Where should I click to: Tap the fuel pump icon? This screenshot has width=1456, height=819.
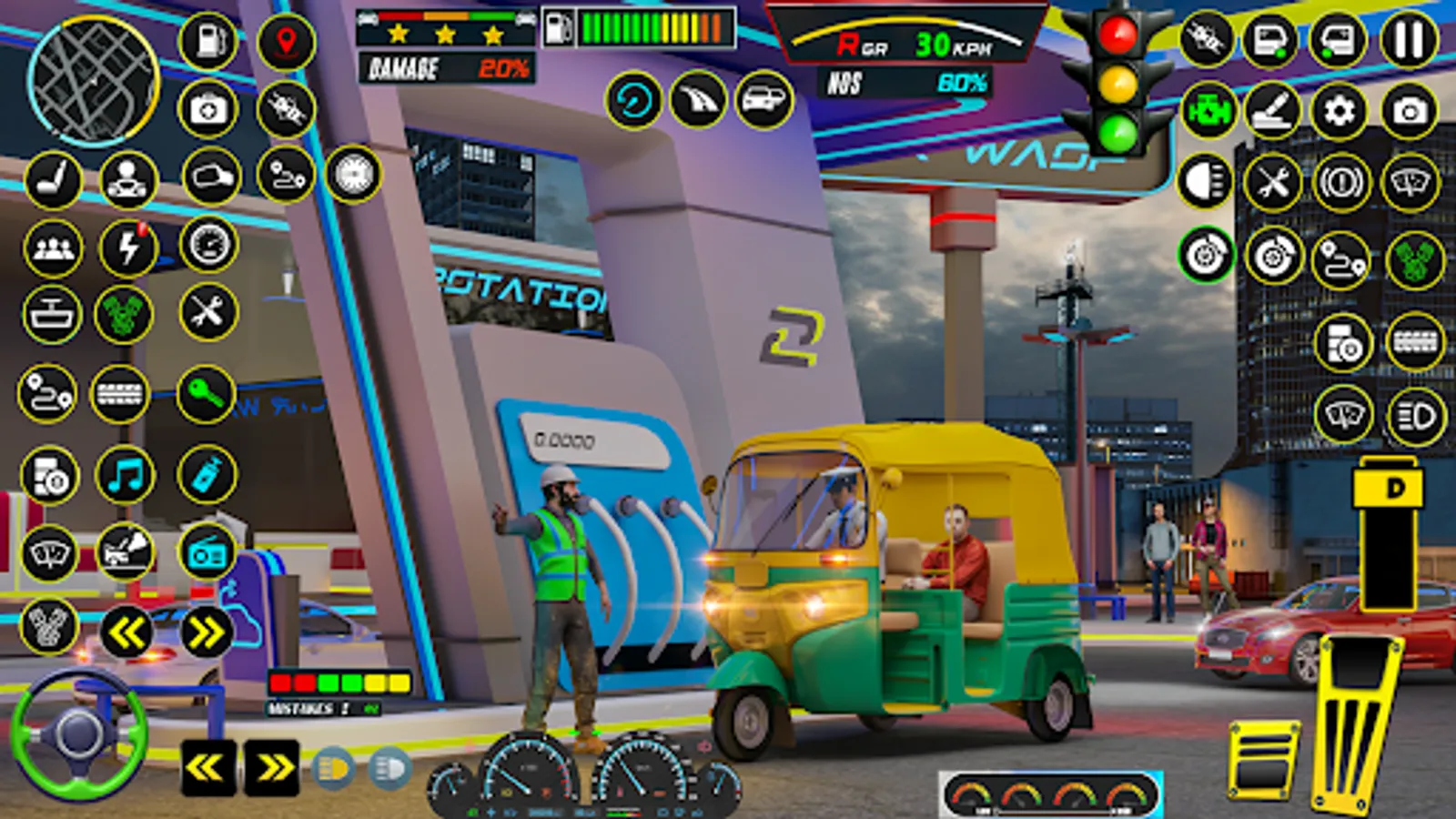tap(208, 41)
